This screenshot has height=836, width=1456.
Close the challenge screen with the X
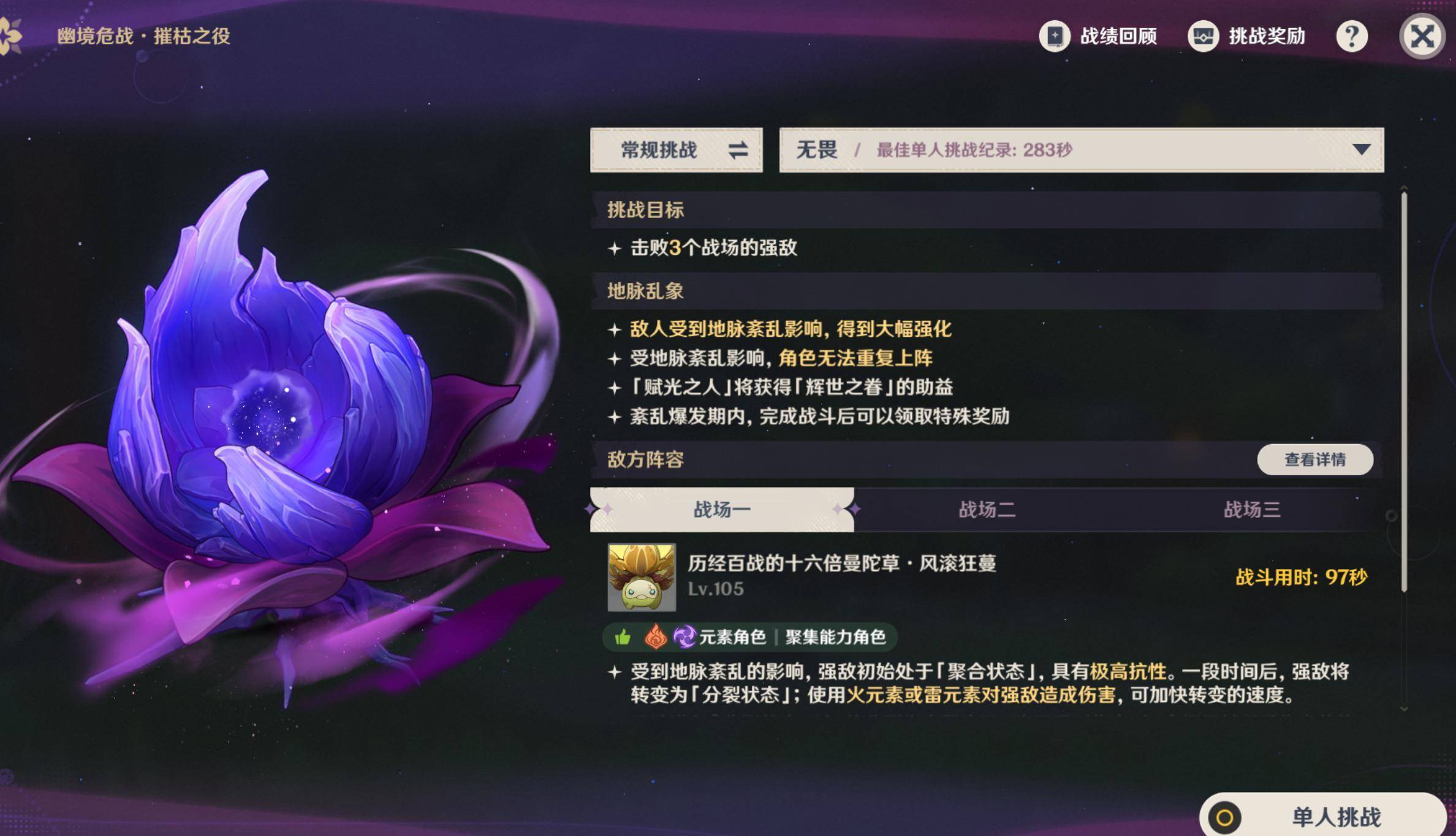(1422, 37)
